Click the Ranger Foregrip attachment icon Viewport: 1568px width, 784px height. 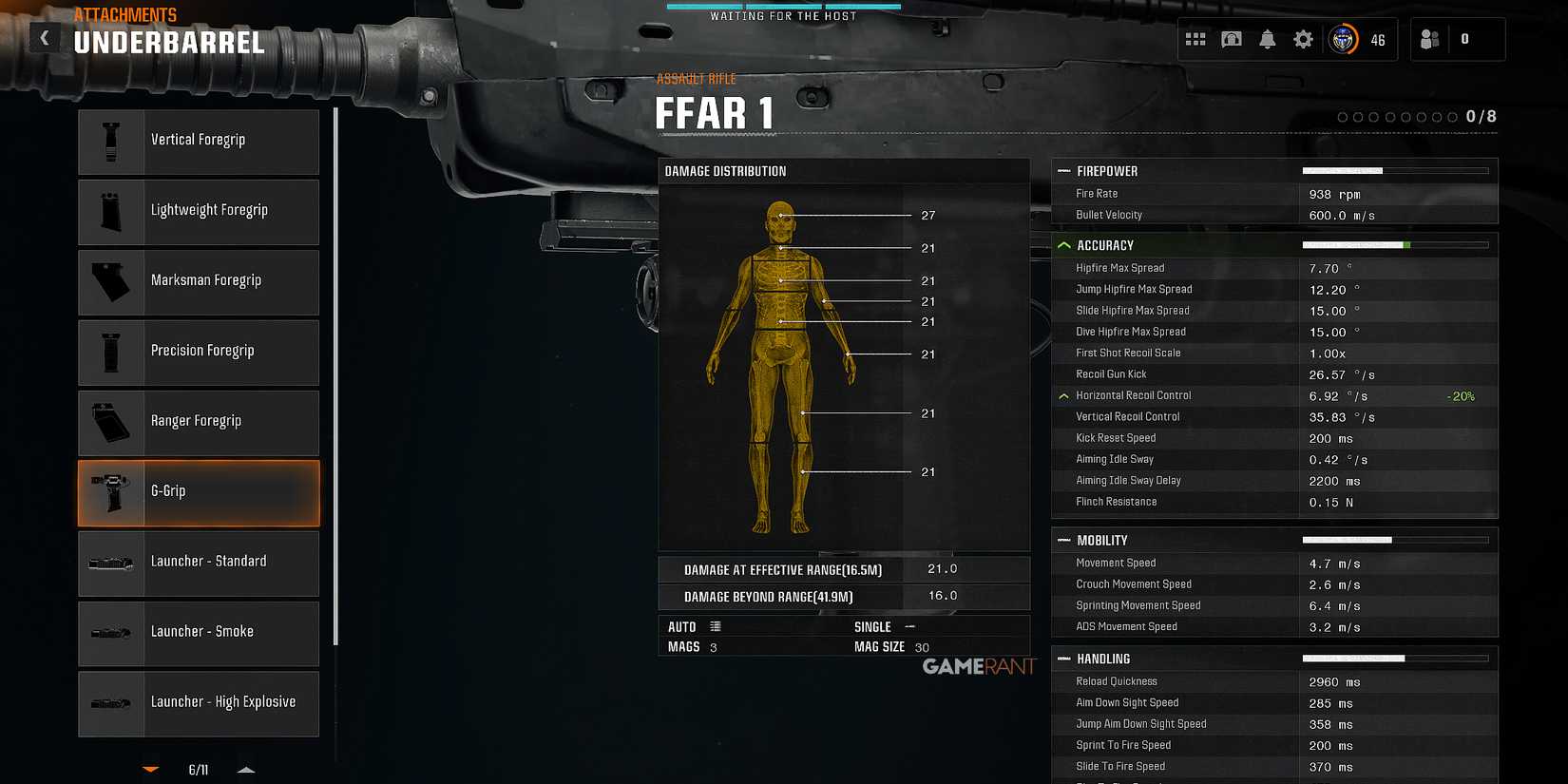(x=111, y=421)
